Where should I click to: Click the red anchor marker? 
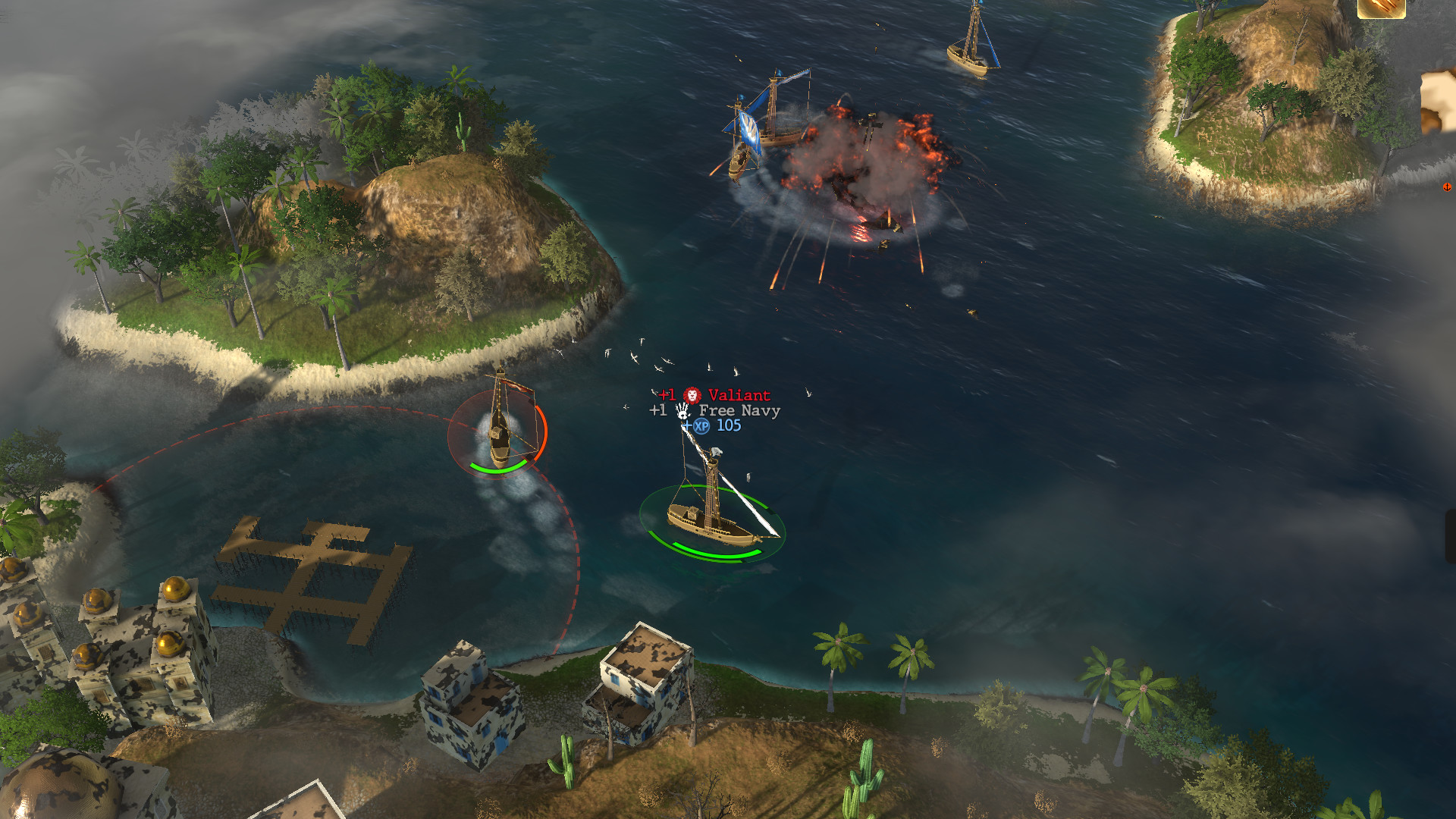pyautogui.click(x=1447, y=187)
